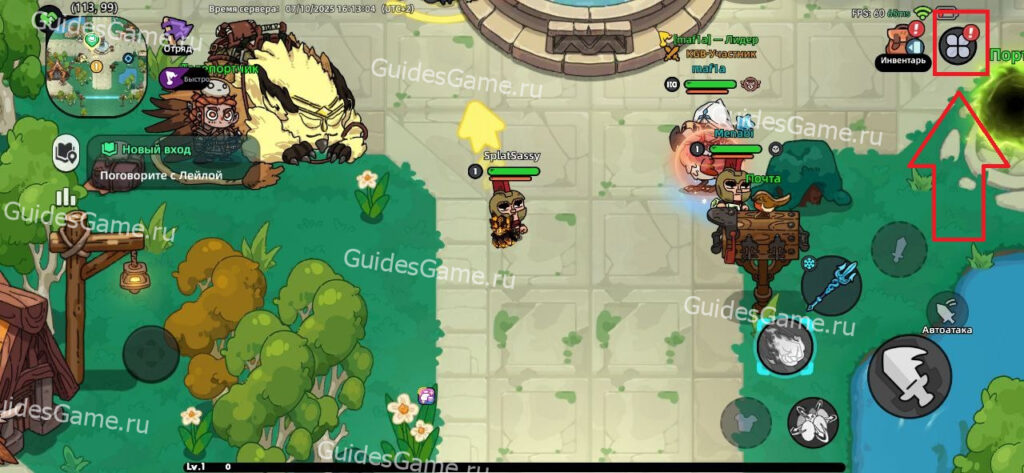Select the Новый вход quest tracker
The image size is (1024, 473).
(170, 160)
